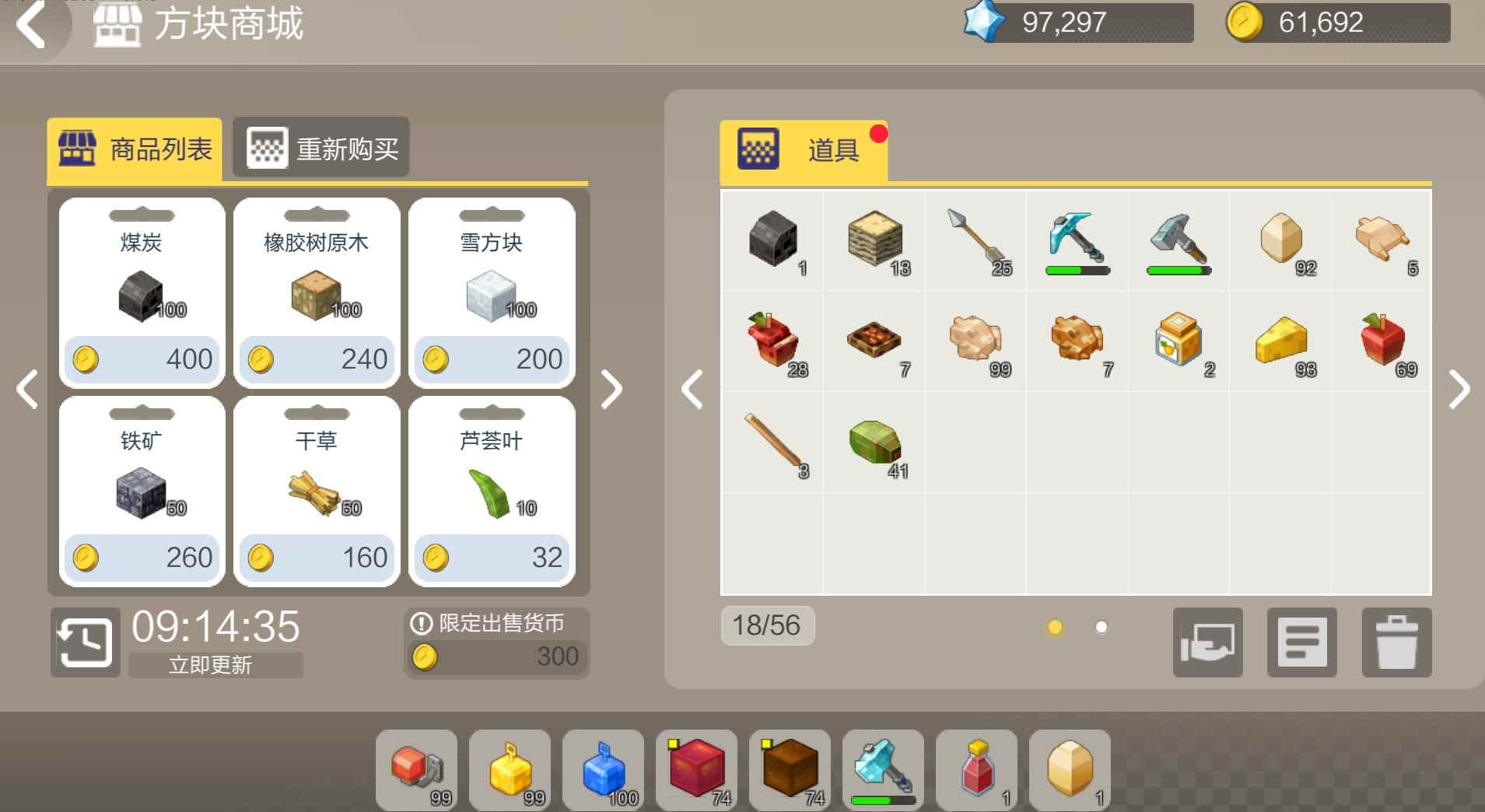The image size is (1485, 812).
Task: Select the hammer tool in the inventory
Action: tap(1178, 241)
